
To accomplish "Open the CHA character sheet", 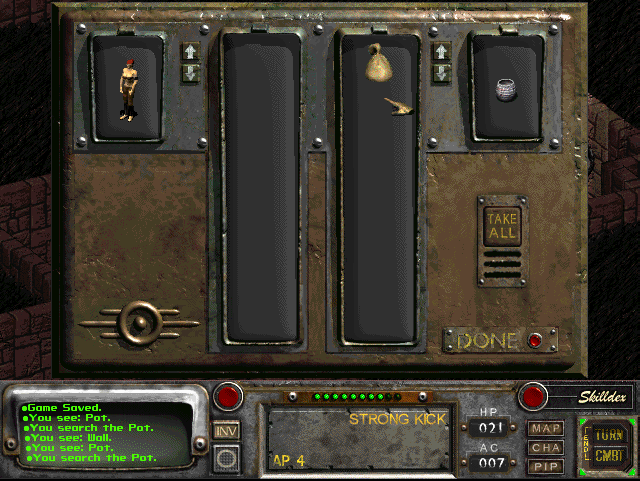I will 546,447.
